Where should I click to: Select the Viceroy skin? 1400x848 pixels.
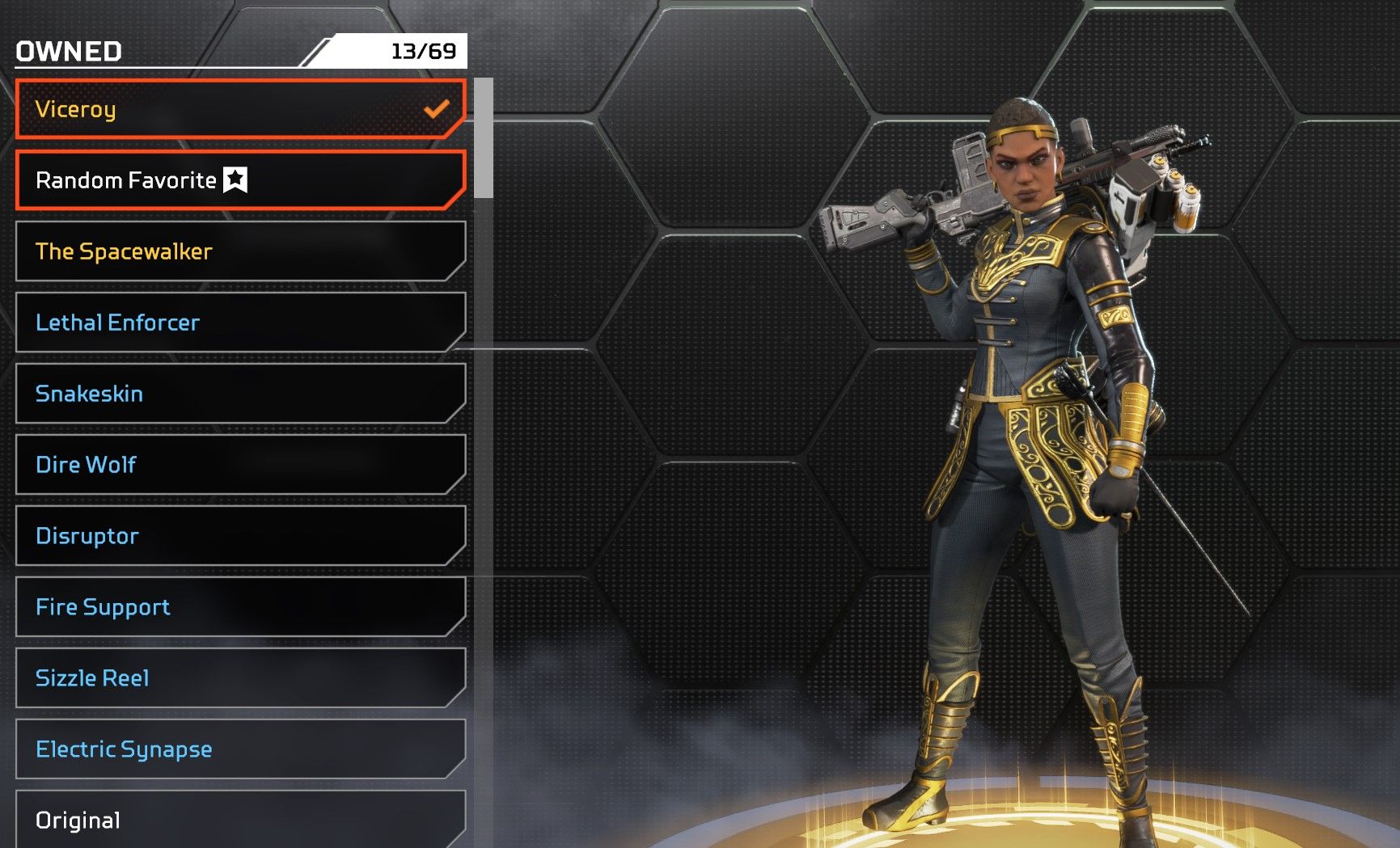point(240,109)
